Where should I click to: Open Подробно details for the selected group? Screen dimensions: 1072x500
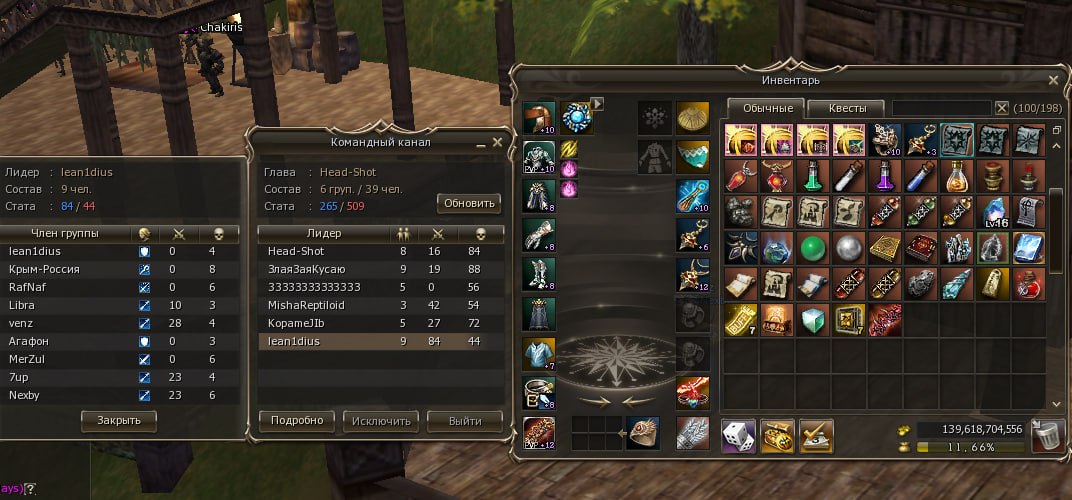[x=296, y=421]
